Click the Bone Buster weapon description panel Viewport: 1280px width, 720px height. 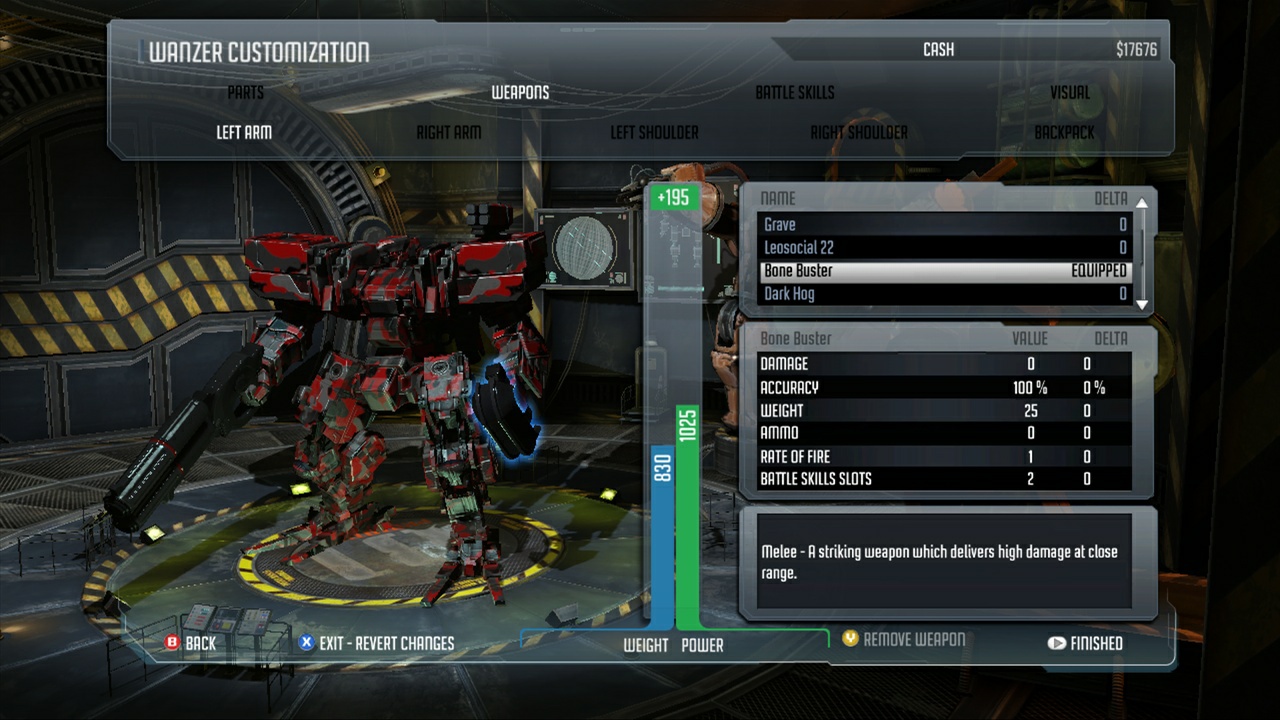pos(945,560)
